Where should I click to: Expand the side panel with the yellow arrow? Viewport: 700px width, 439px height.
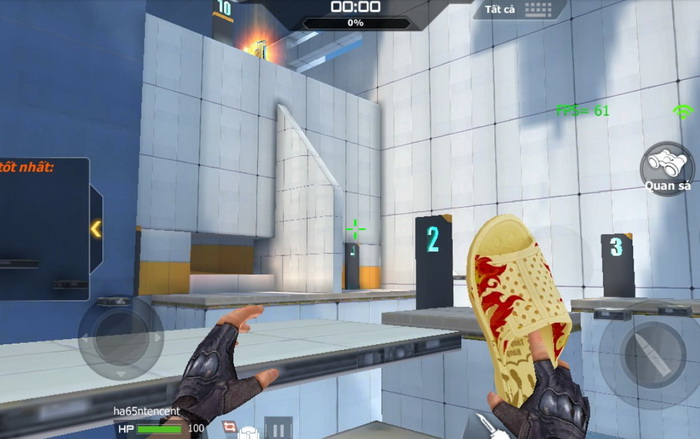pyautogui.click(x=96, y=229)
